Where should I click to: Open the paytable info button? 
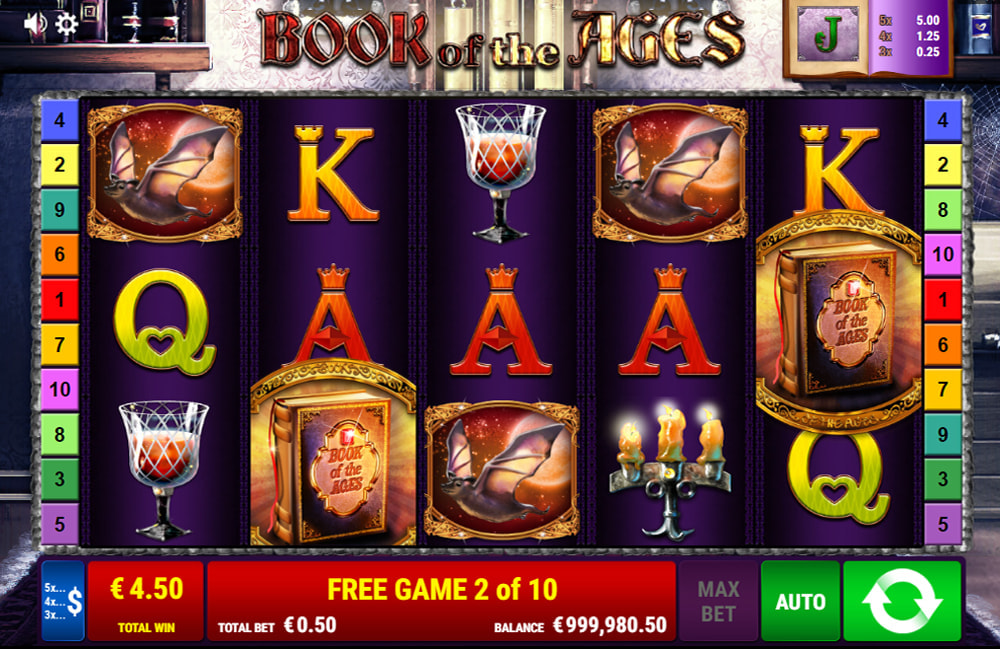click(63, 601)
